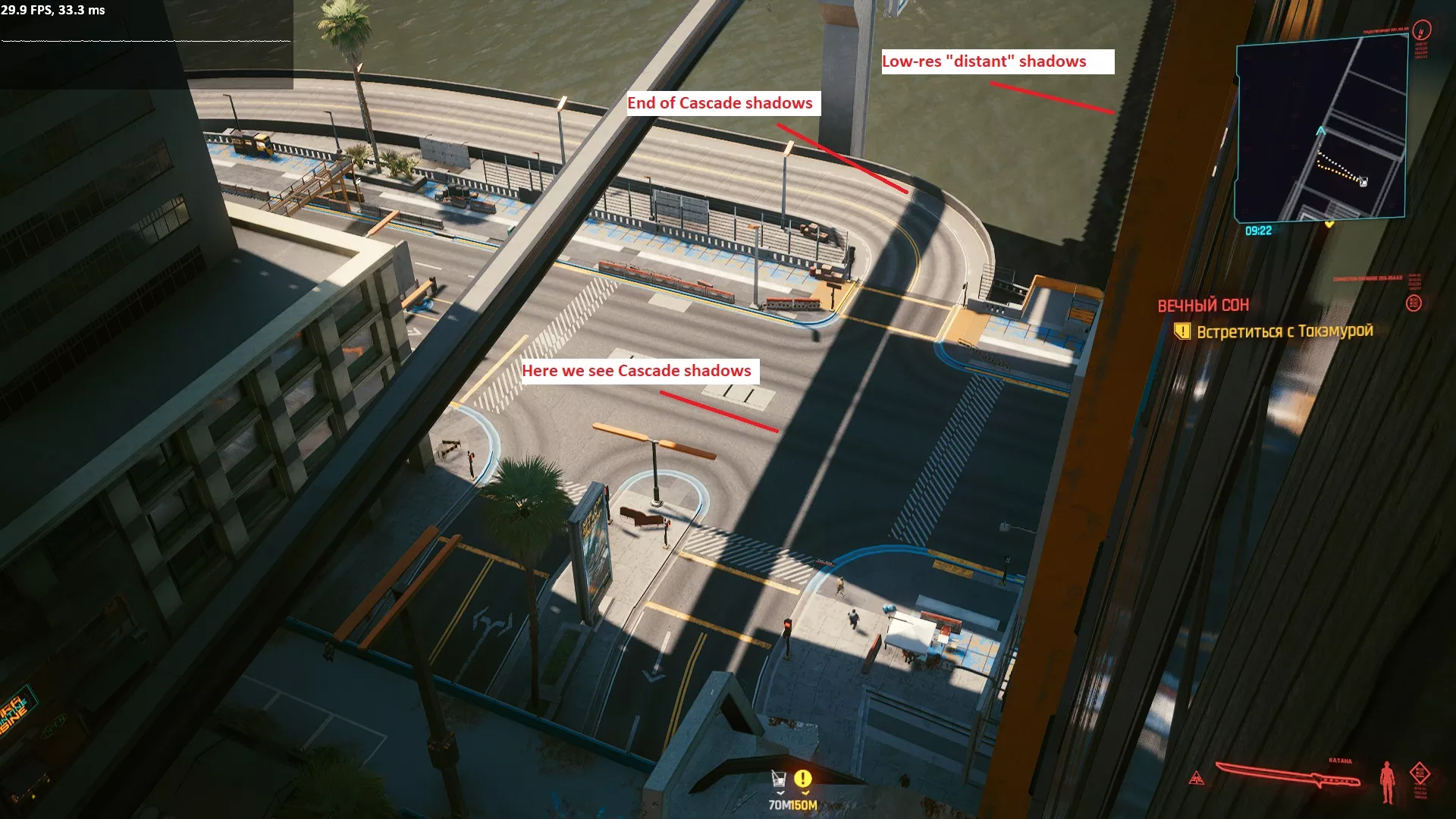Viewport: 1456px width, 819px height.
Task: Click the red character silhouette icon
Action: (1387, 782)
